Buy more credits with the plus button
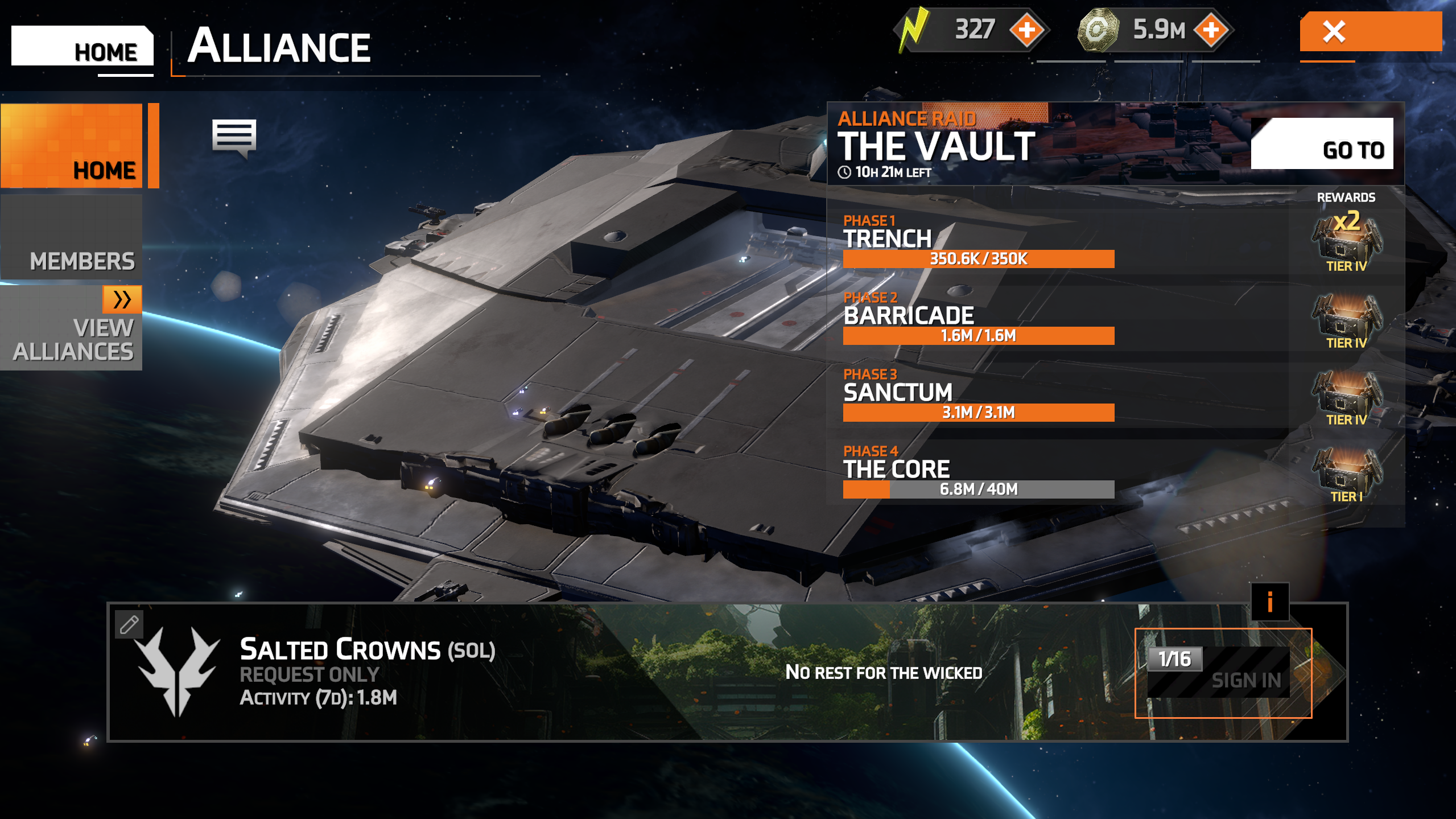 click(1211, 30)
